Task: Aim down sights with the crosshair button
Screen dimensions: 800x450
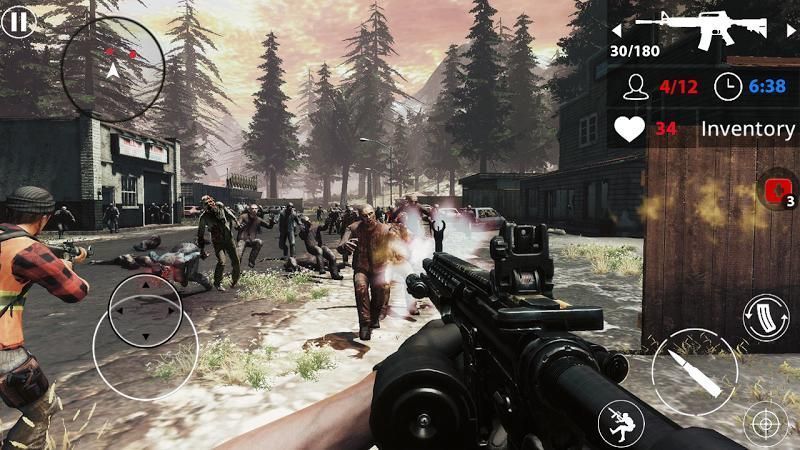Action: 766,423
